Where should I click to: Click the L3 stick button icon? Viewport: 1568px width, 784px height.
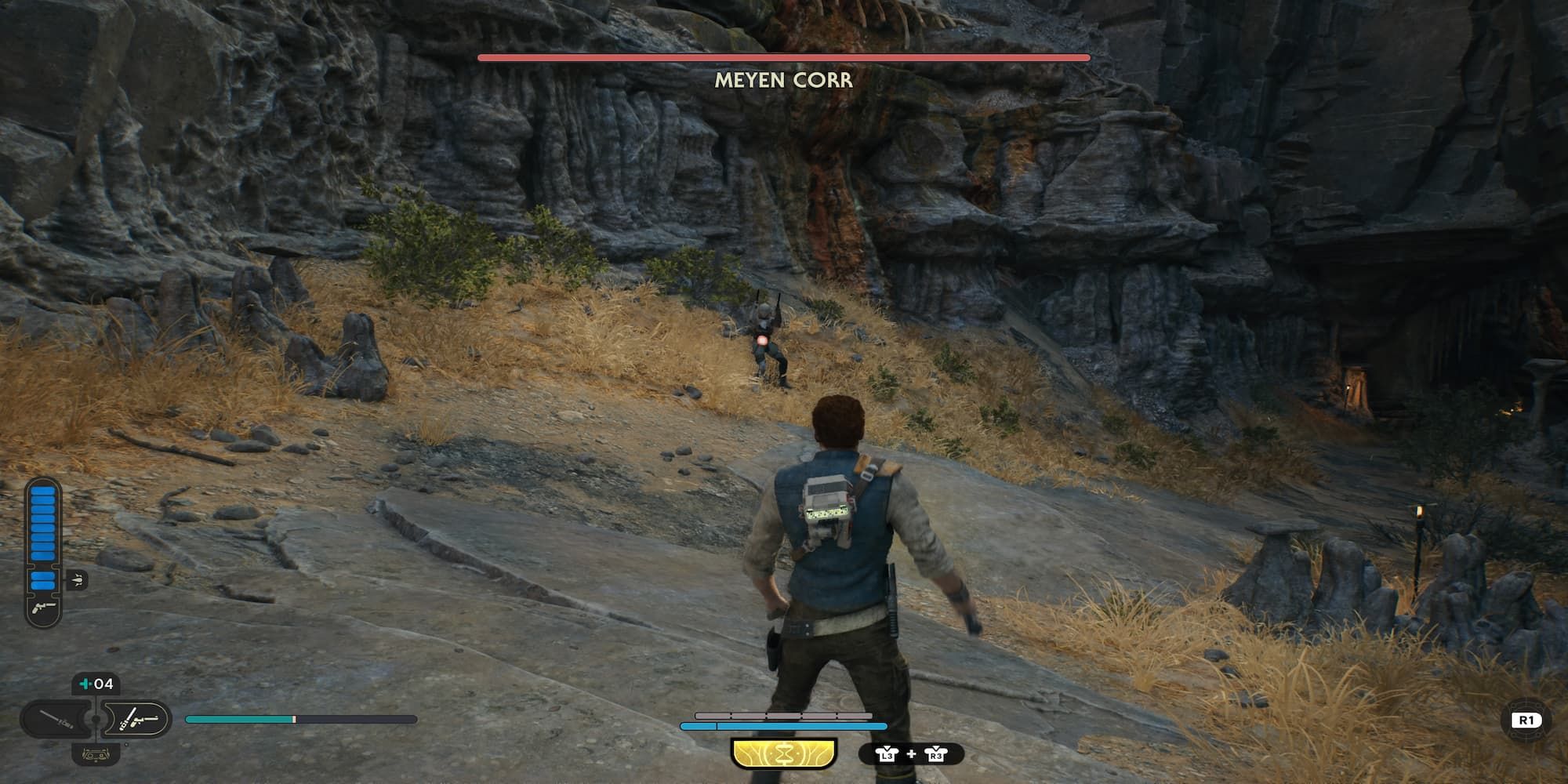tap(888, 755)
